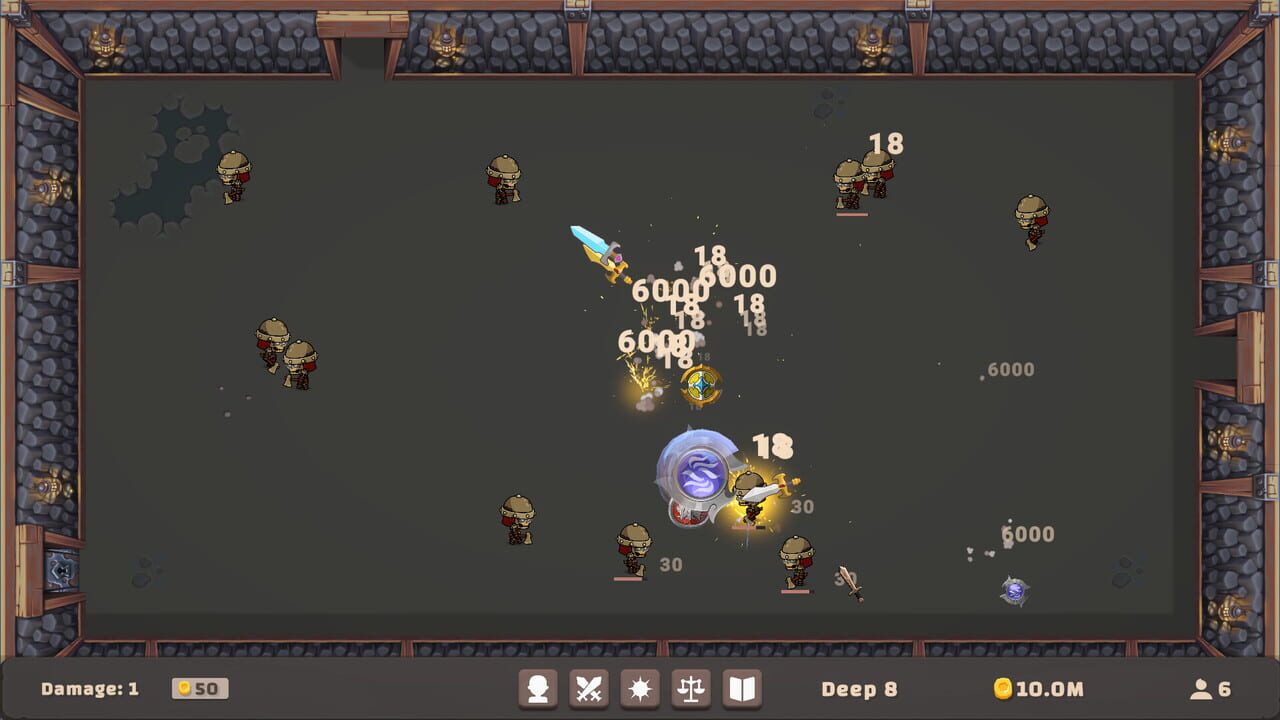Viewport: 1280px width, 720px height.
Task: Open the character menu icon
Action: (537, 688)
